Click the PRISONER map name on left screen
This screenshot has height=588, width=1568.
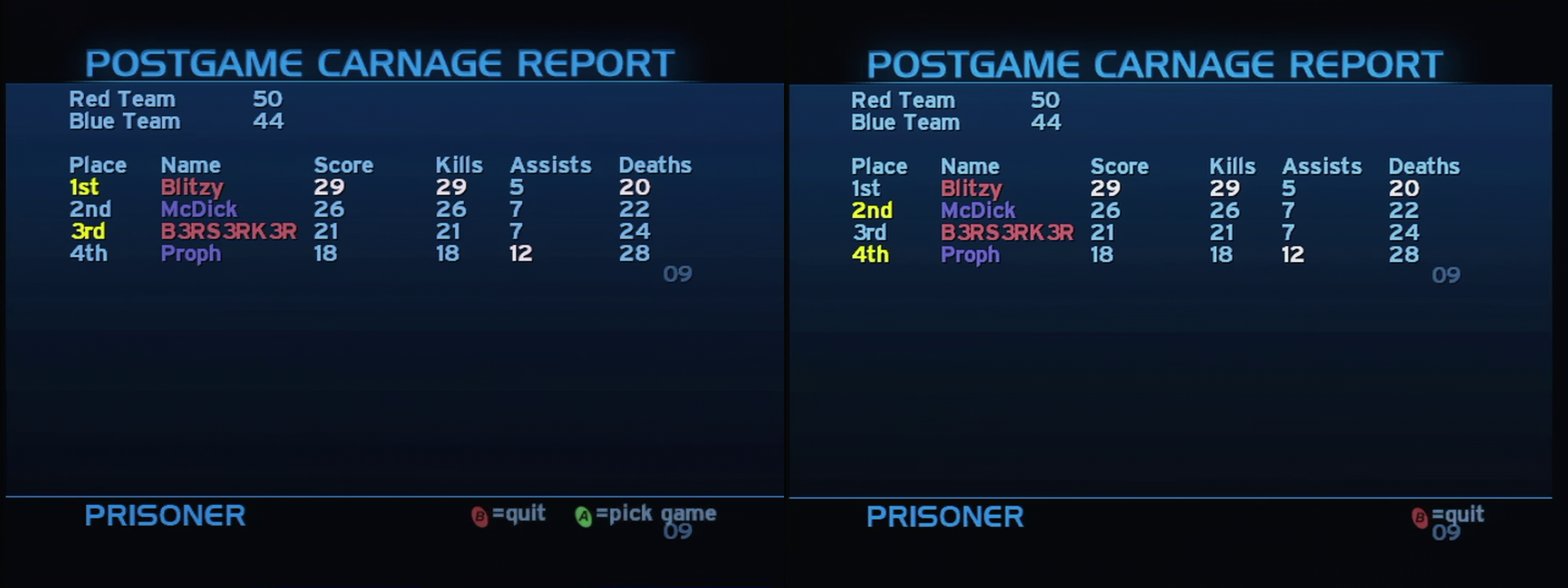tap(166, 515)
